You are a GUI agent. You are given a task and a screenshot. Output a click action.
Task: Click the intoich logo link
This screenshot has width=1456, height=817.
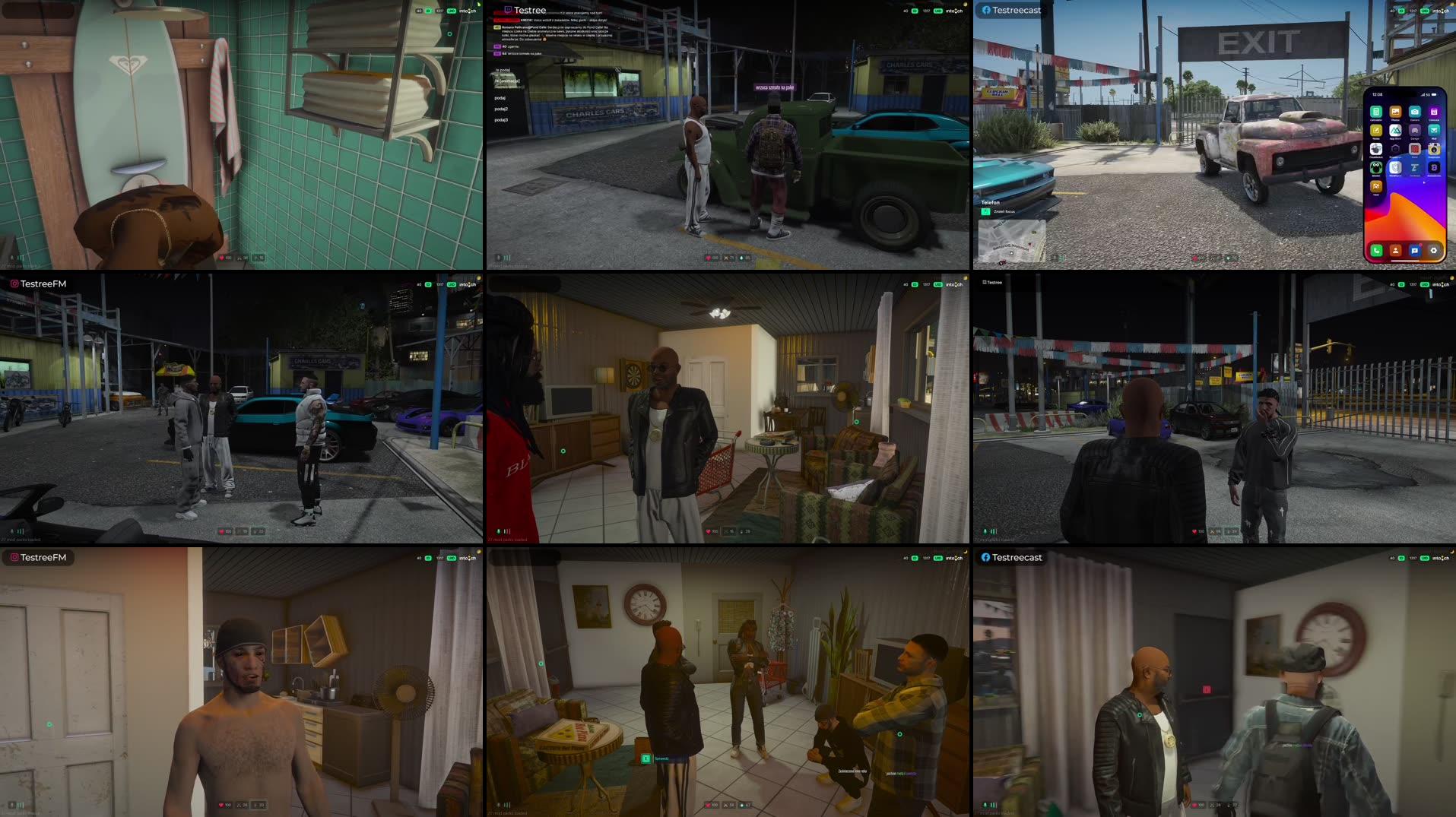coord(953,9)
